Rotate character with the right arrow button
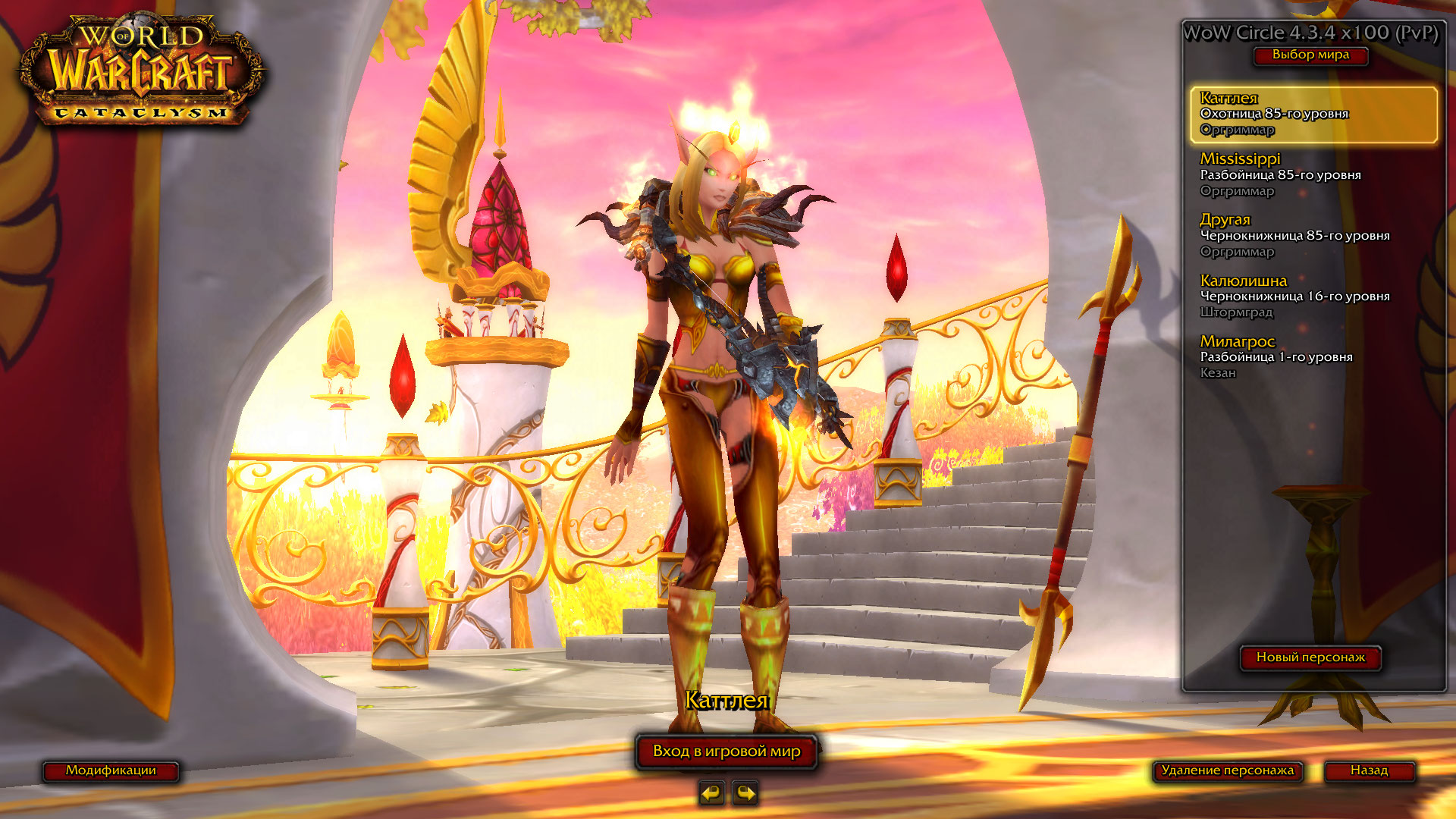The width and height of the screenshot is (1456, 819). (x=745, y=793)
